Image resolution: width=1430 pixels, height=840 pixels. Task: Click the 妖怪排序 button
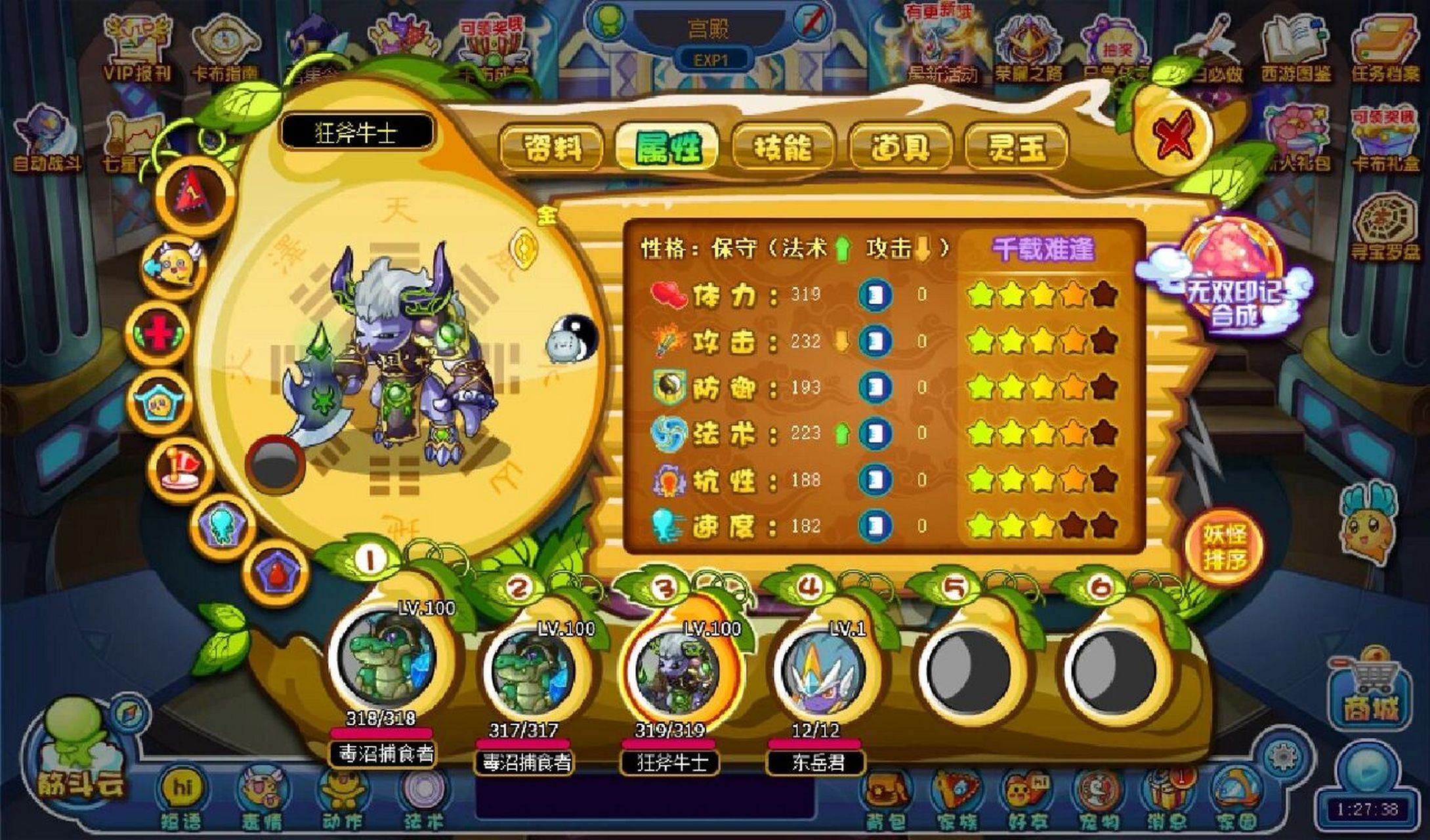[1225, 547]
